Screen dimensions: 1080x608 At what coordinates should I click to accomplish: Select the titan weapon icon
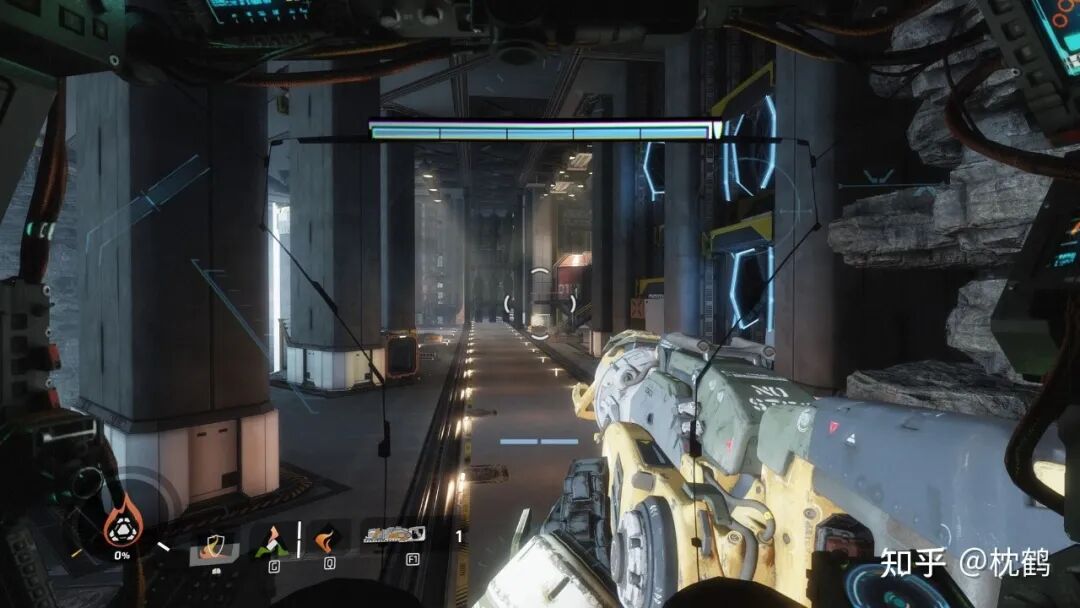pos(394,535)
